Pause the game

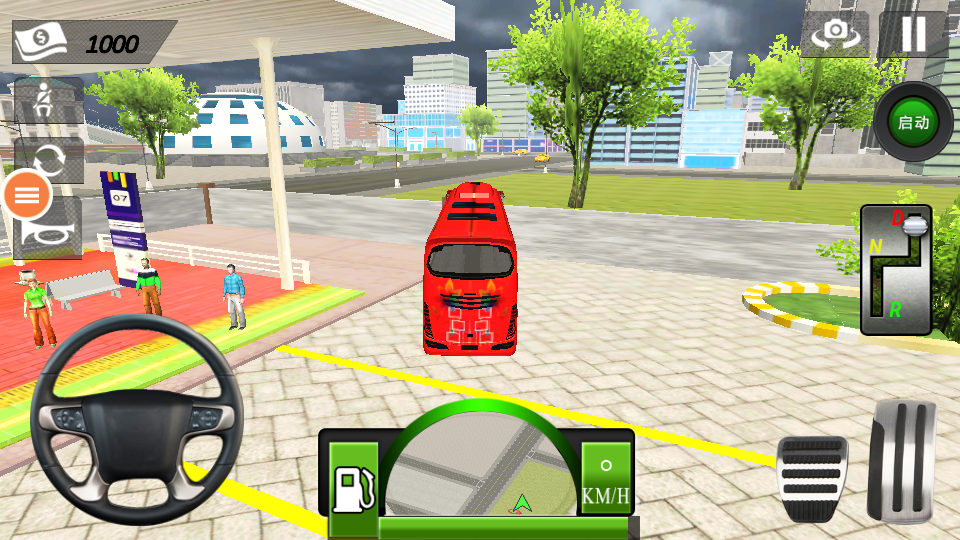coord(913,34)
